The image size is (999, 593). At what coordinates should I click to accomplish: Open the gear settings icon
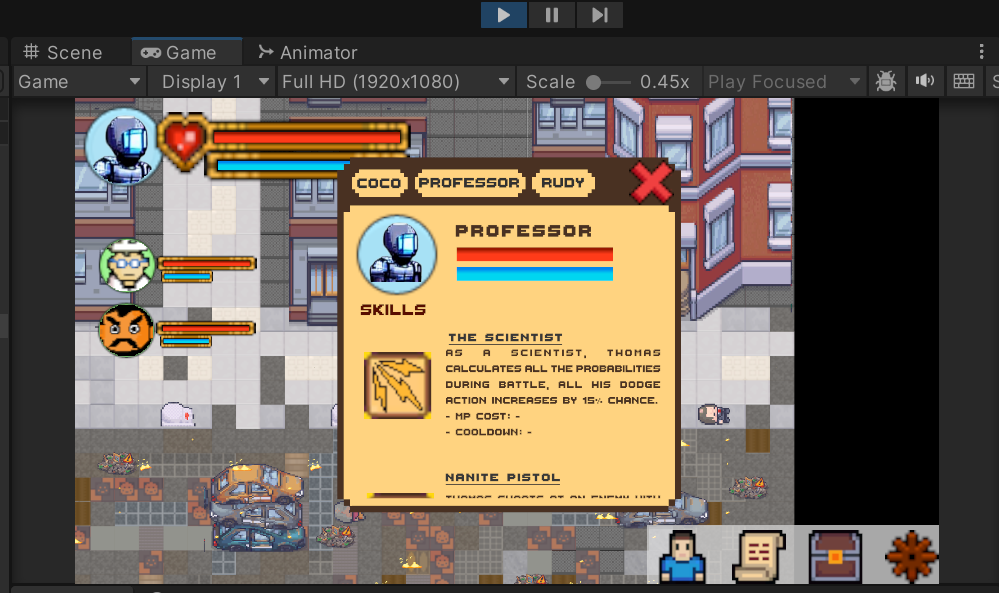pyautogui.click(x=911, y=556)
